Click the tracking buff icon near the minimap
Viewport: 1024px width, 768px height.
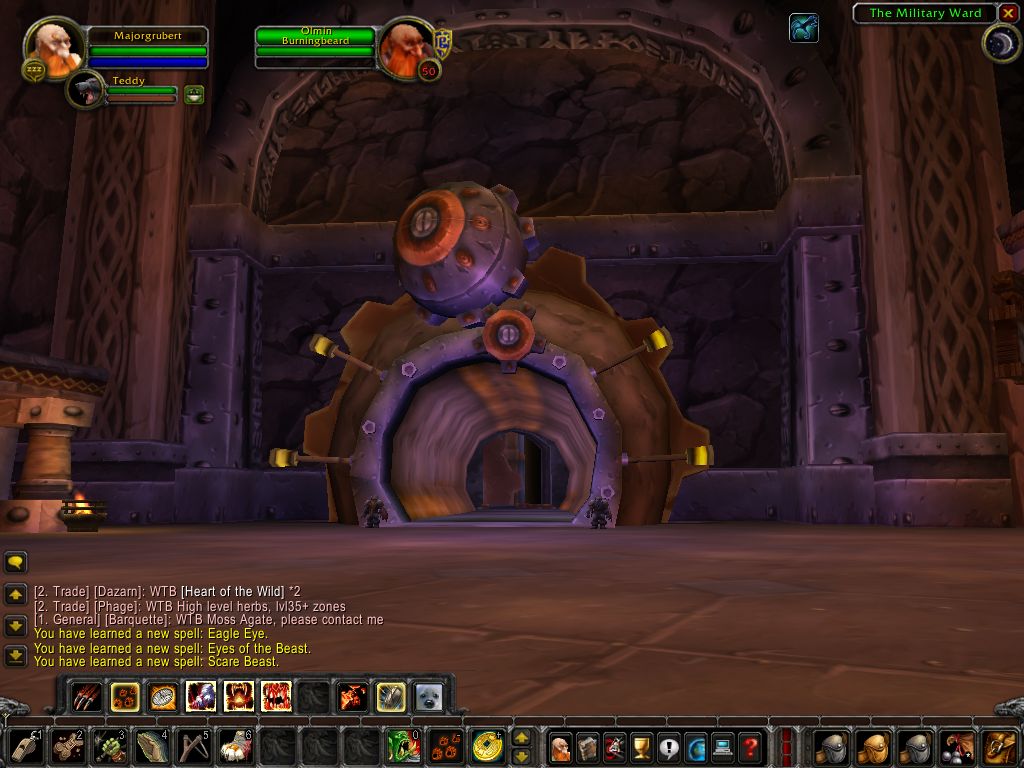[x=803, y=28]
